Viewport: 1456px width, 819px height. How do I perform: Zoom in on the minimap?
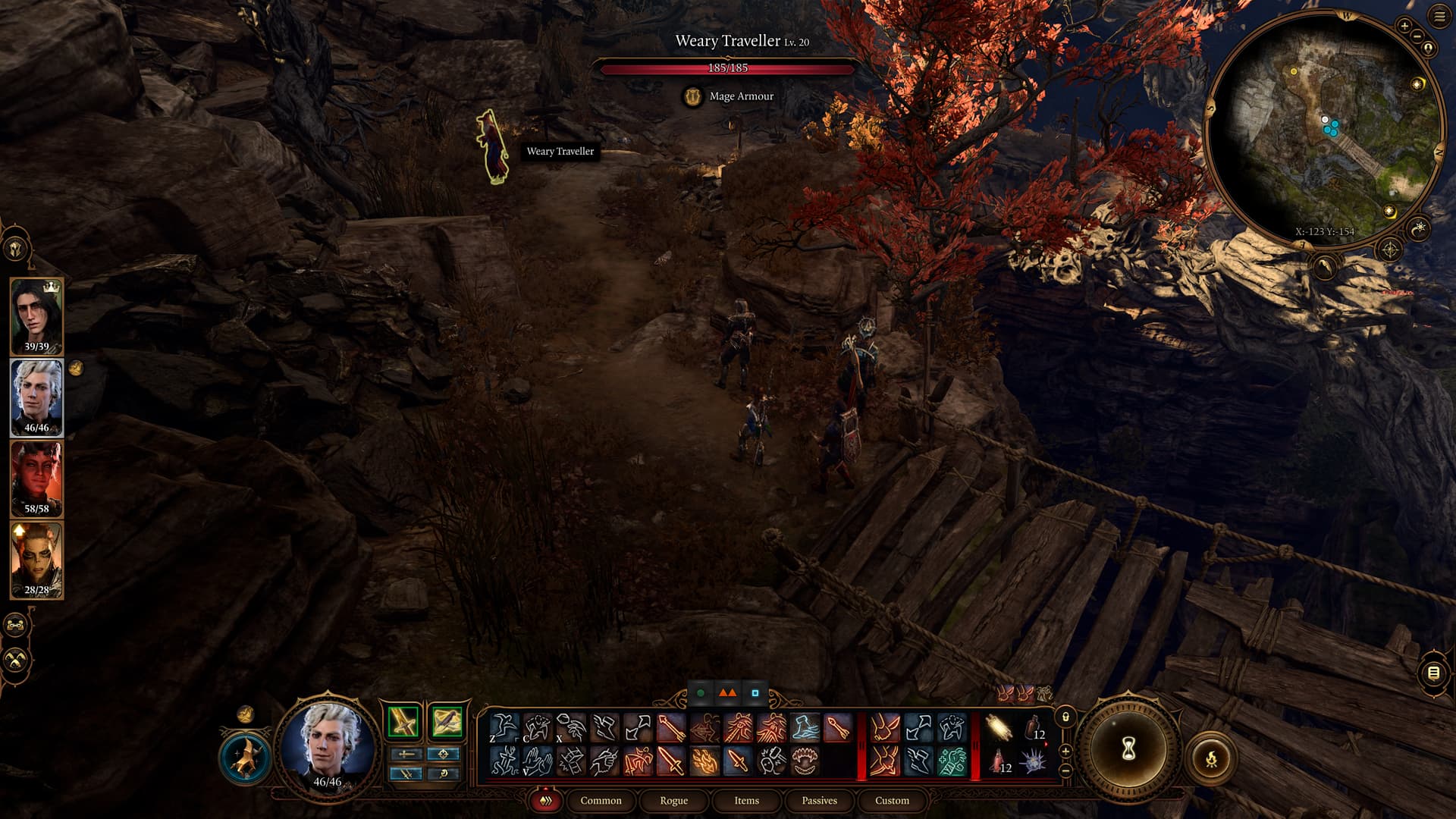1404,27
